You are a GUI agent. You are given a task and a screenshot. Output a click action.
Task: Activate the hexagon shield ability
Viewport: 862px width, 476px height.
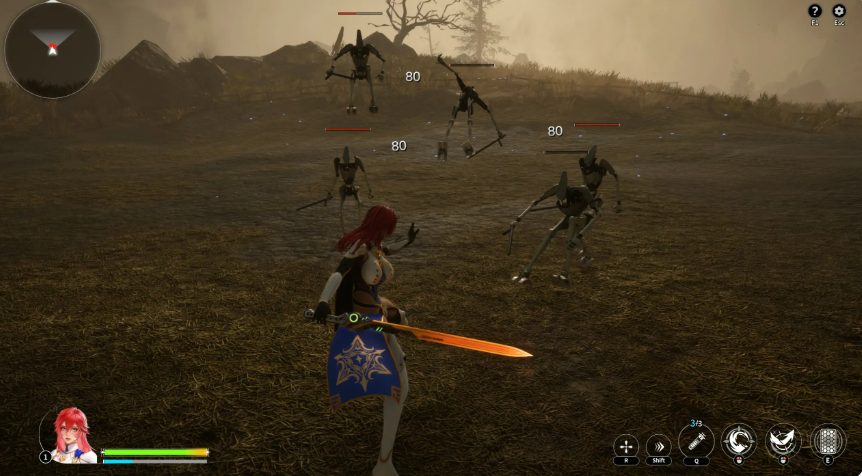pyautogui.click(x=827, y=441)
